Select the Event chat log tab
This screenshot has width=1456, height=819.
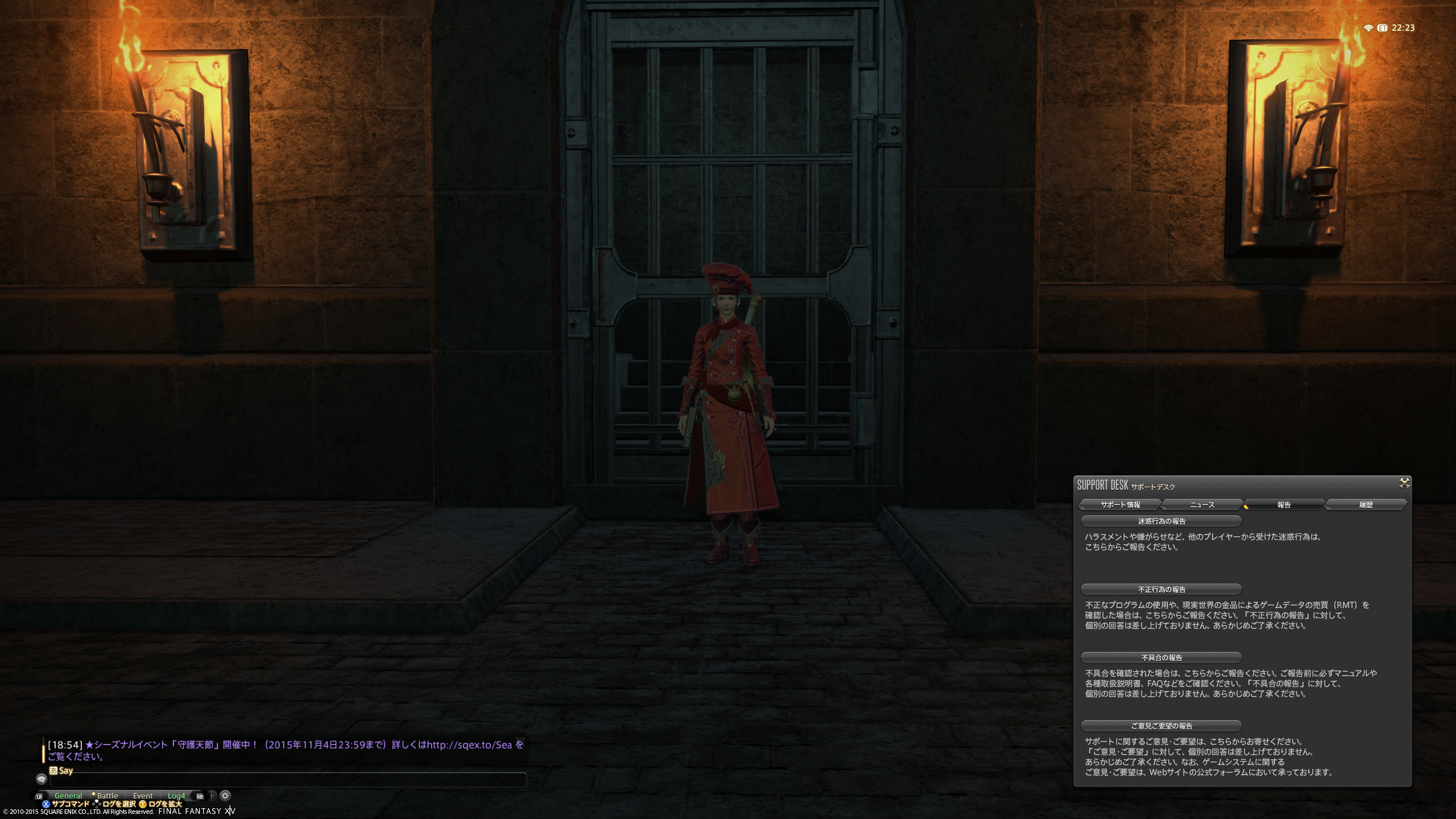point(143,796)
